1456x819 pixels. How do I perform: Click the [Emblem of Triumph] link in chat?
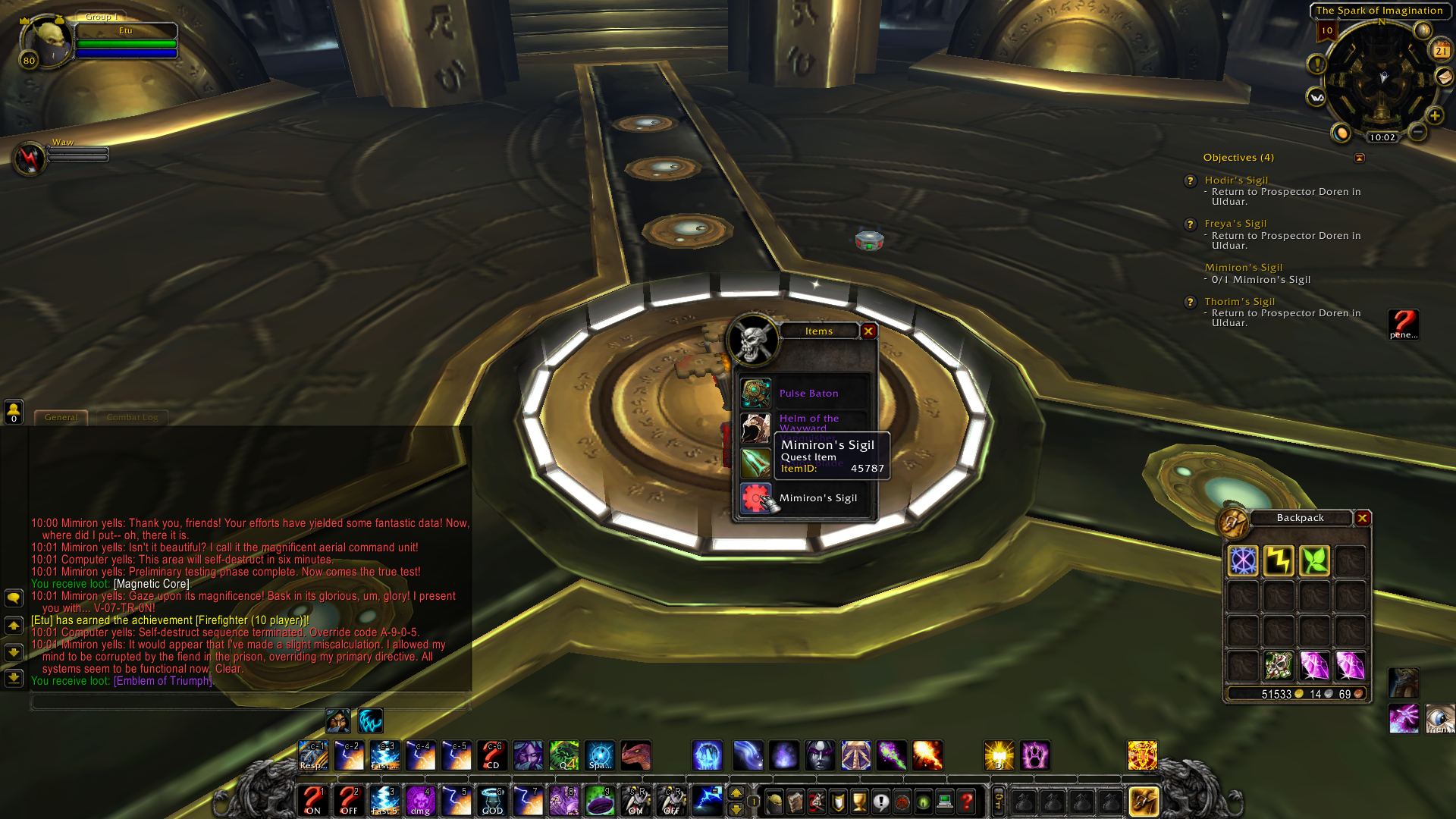[163, 681]
